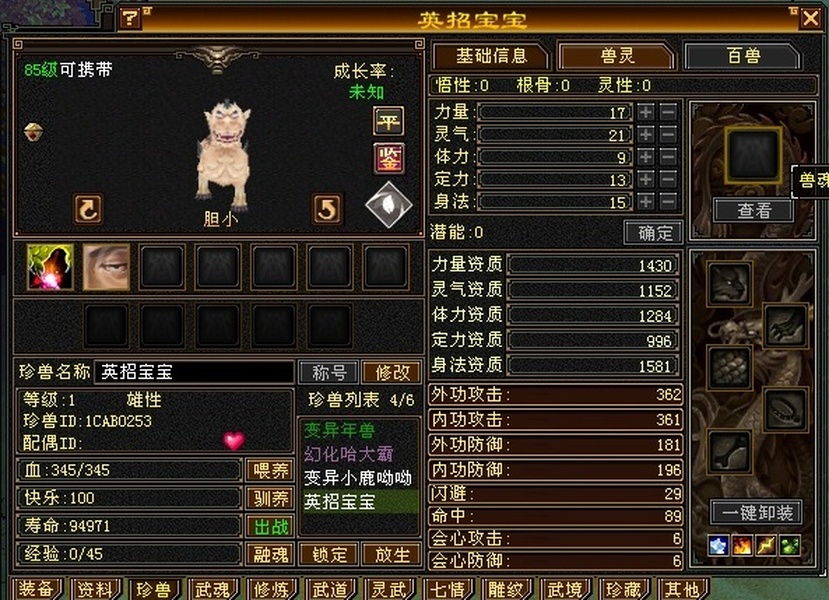Image resolution: width=829 pixels, height=600 pixels.
Task: Click 修改 to rename the pet
Action: pyautogui.click(x=391, y=372)
